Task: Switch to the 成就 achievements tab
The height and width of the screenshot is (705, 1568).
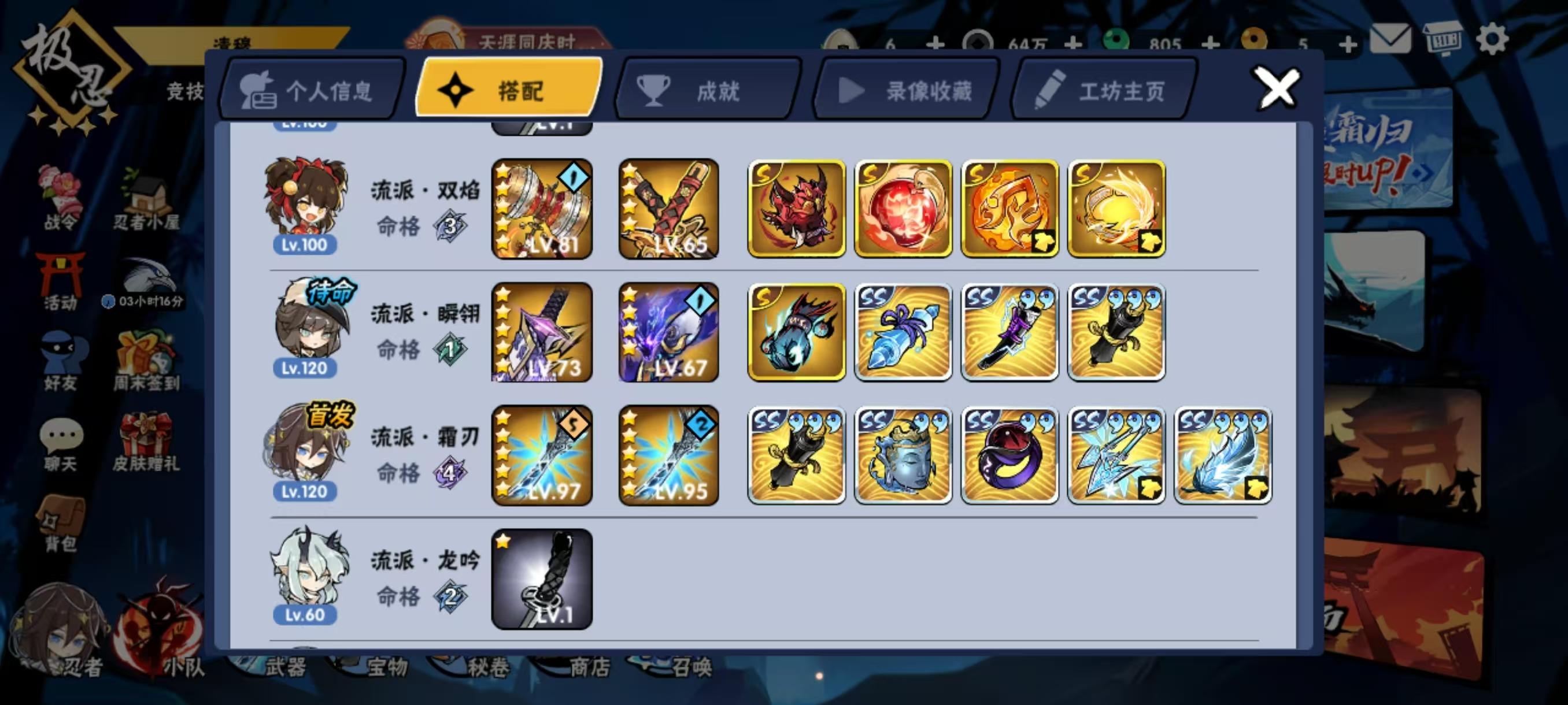Action: 706,91
